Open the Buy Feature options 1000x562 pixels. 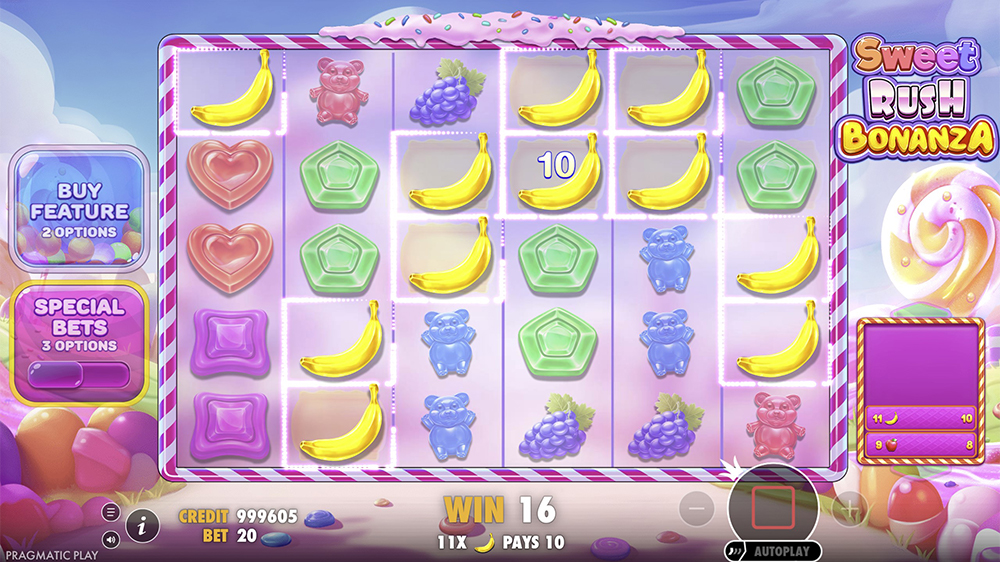point(79,209)
